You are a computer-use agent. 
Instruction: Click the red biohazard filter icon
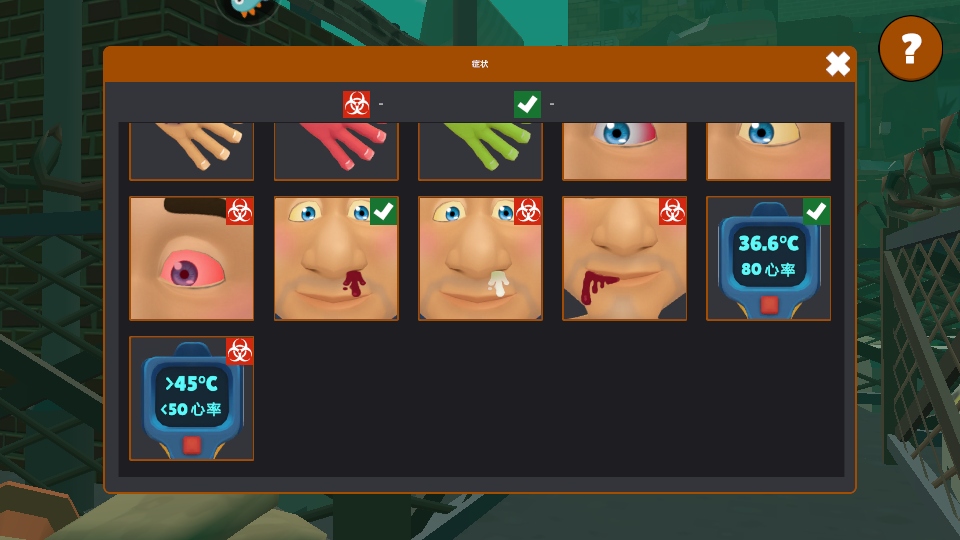[x=356, y=104]
